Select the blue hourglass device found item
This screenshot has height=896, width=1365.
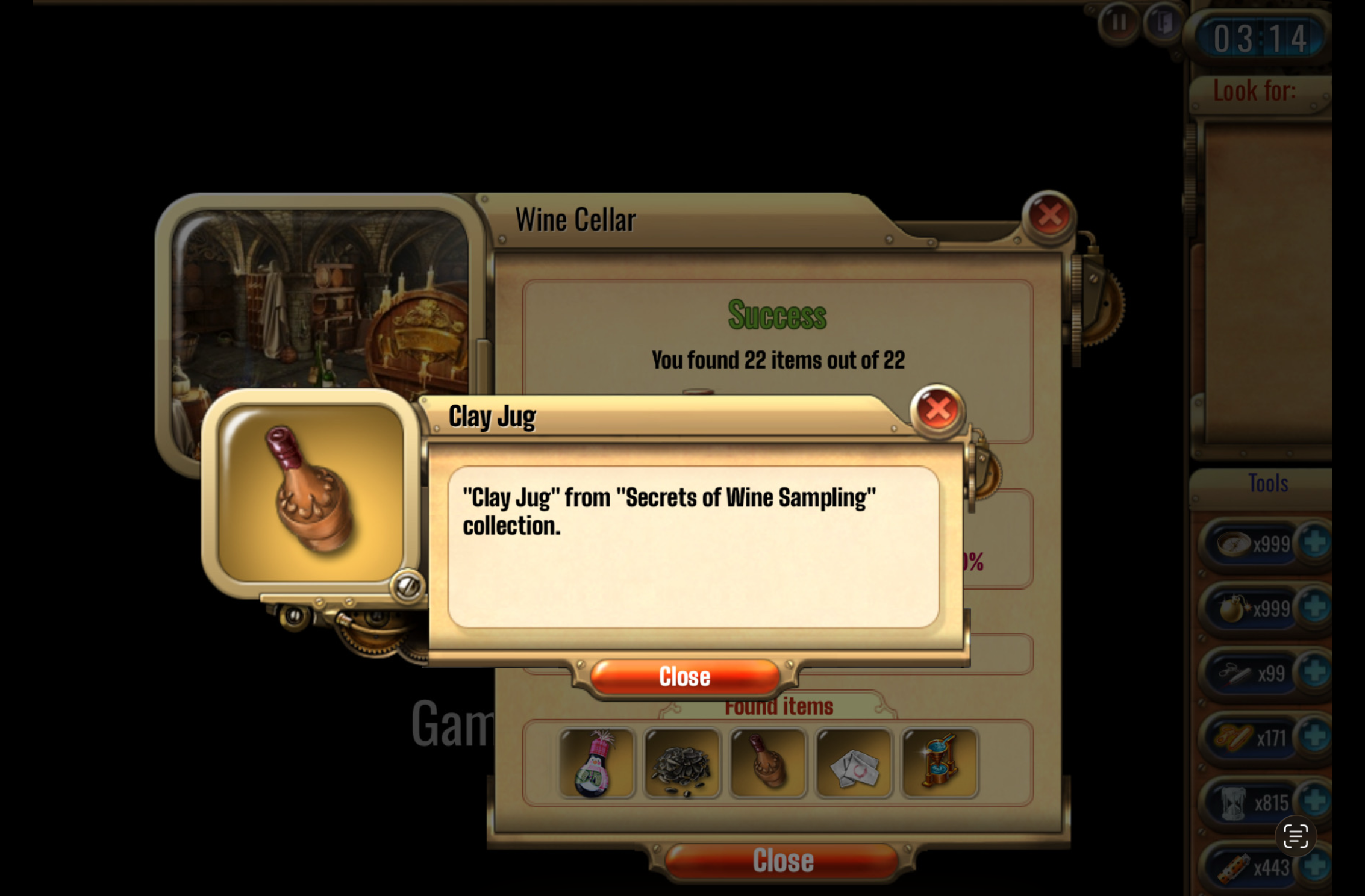coord(940,764)
